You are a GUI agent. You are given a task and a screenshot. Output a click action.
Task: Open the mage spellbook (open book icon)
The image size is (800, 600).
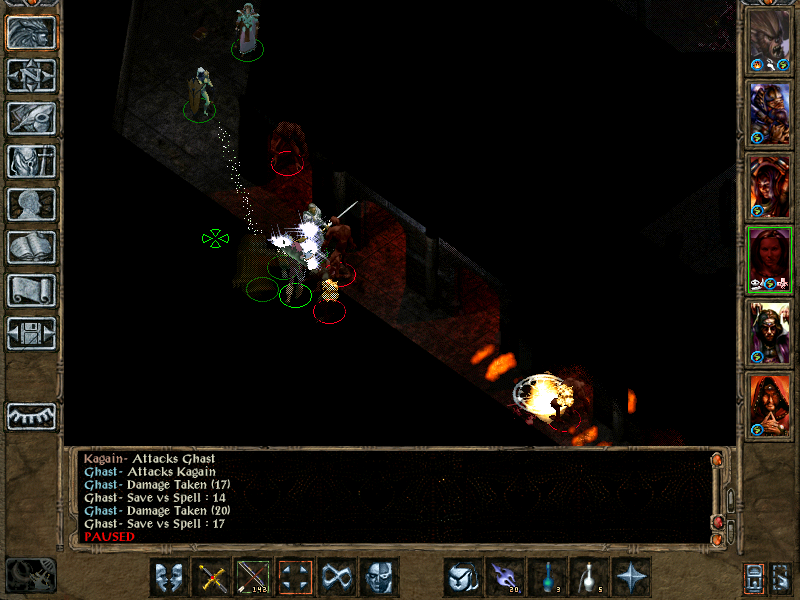(31, 247)
